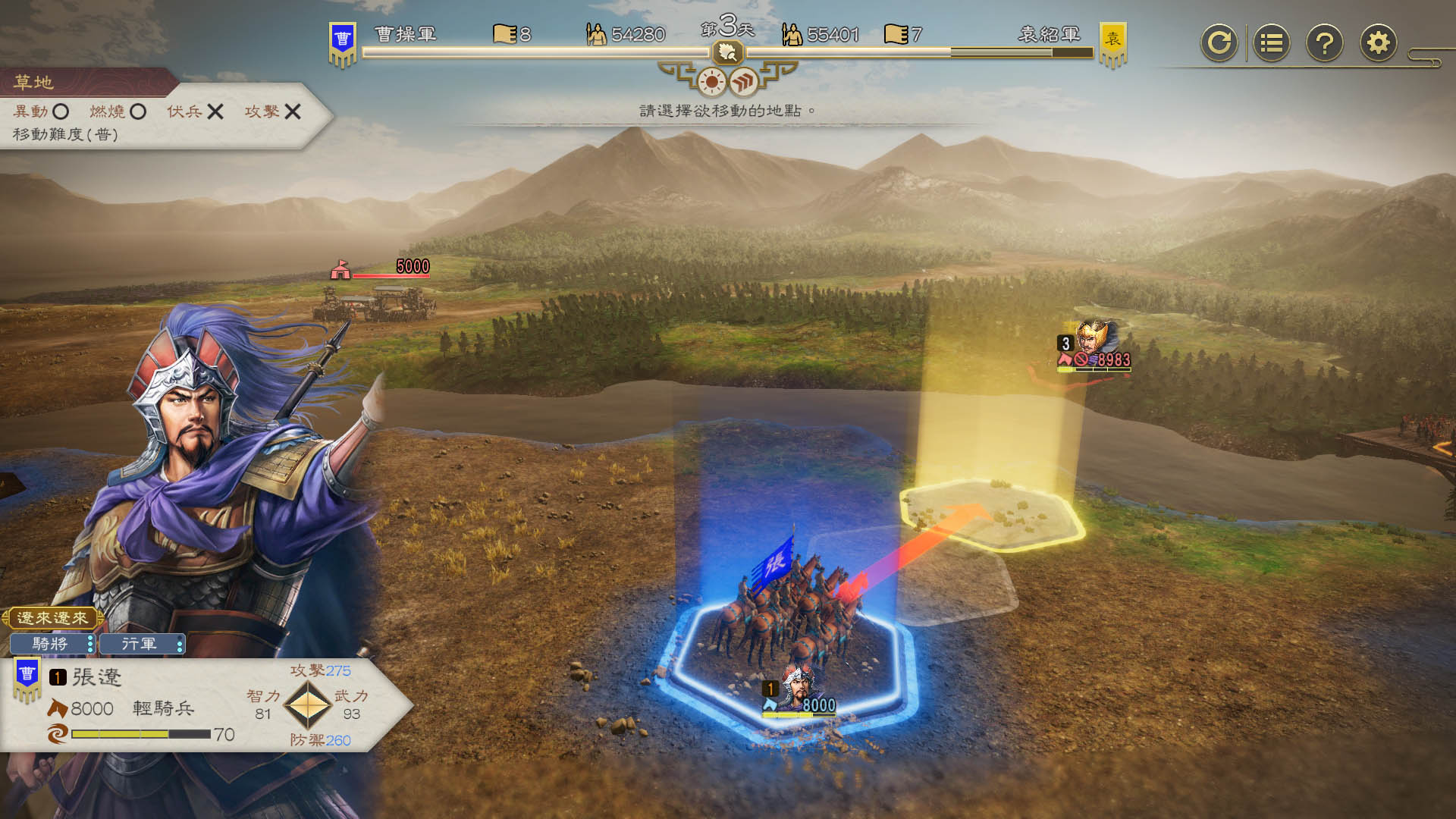Click the circular refresh arrow button

coord(1219,42)
